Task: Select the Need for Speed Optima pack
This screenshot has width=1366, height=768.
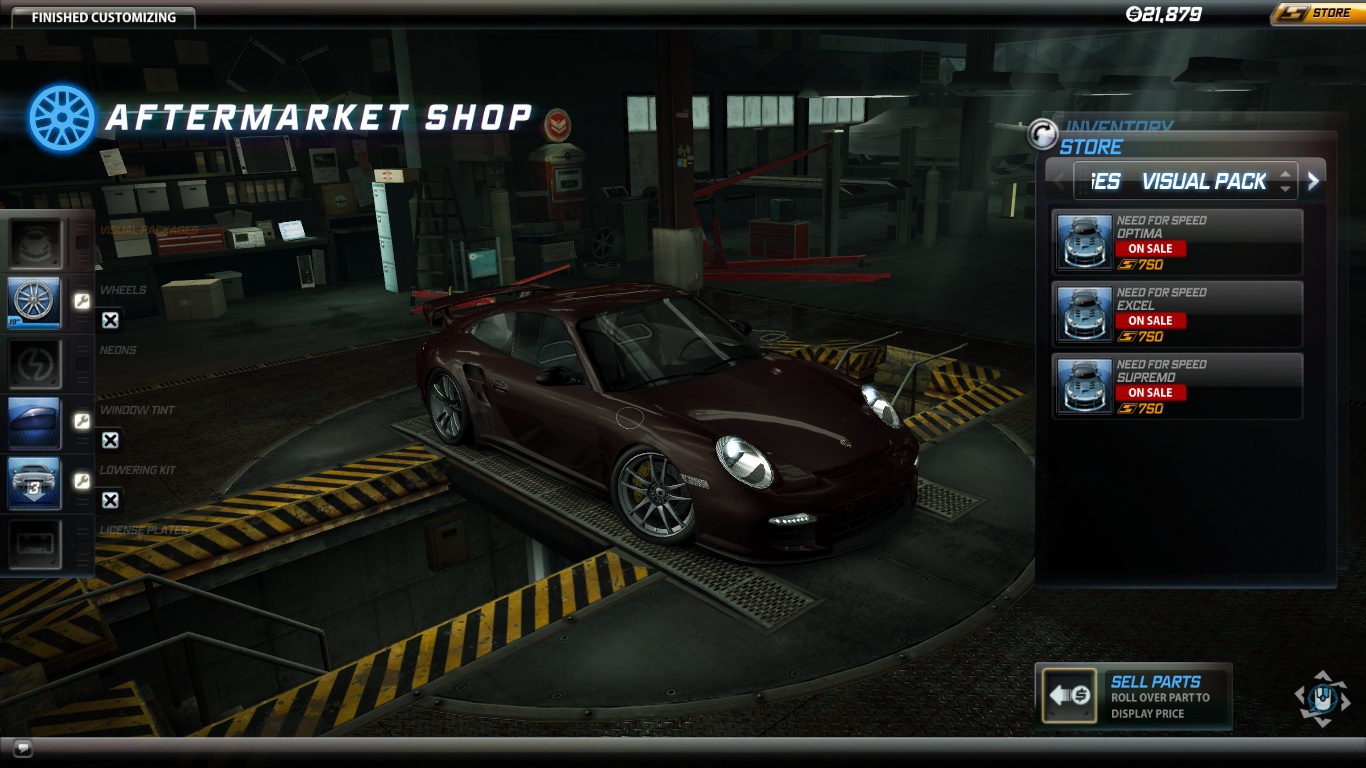Action: (1177, 242)
